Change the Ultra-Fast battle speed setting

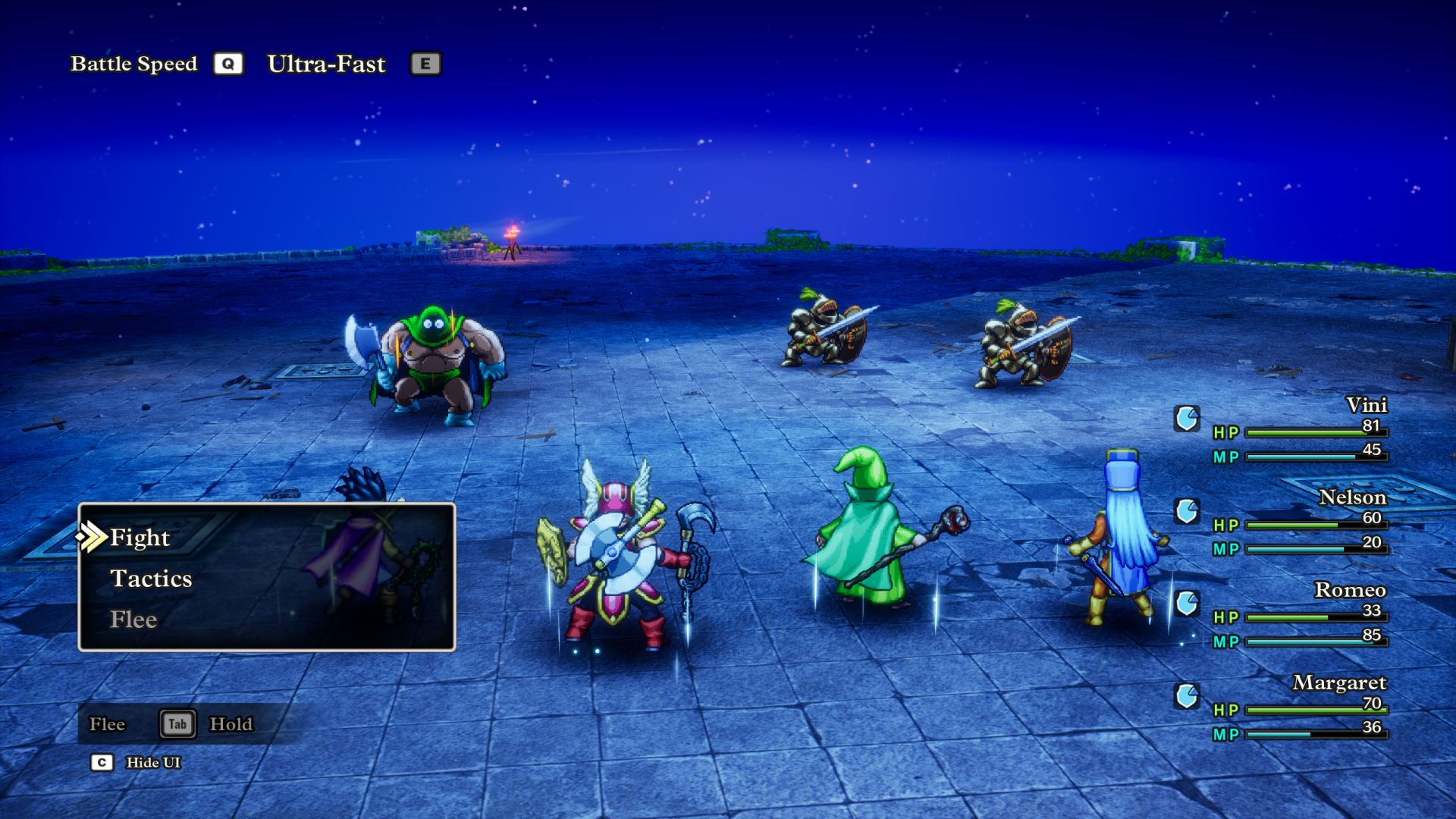click(x=327, y=64)
